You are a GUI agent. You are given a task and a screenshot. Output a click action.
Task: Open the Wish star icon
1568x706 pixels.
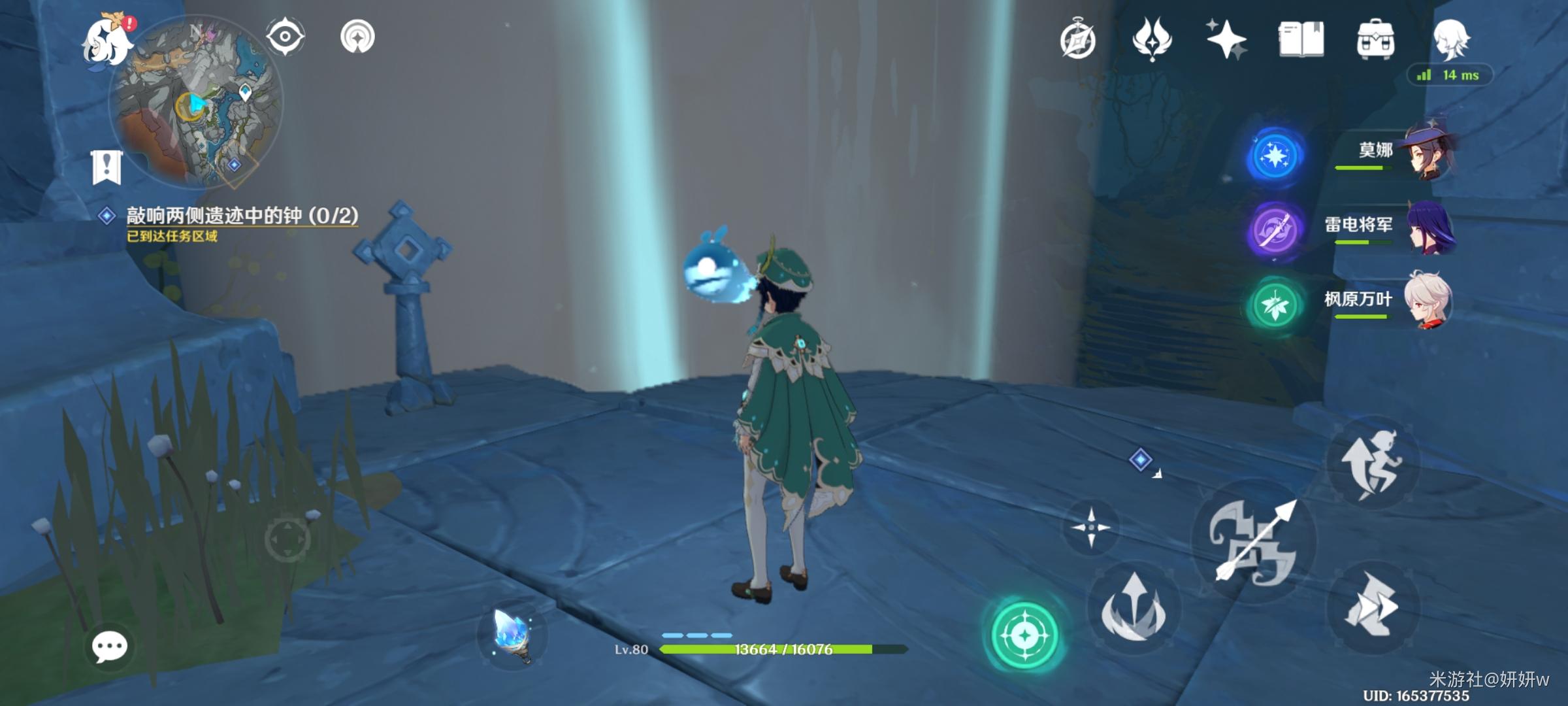1226,39
